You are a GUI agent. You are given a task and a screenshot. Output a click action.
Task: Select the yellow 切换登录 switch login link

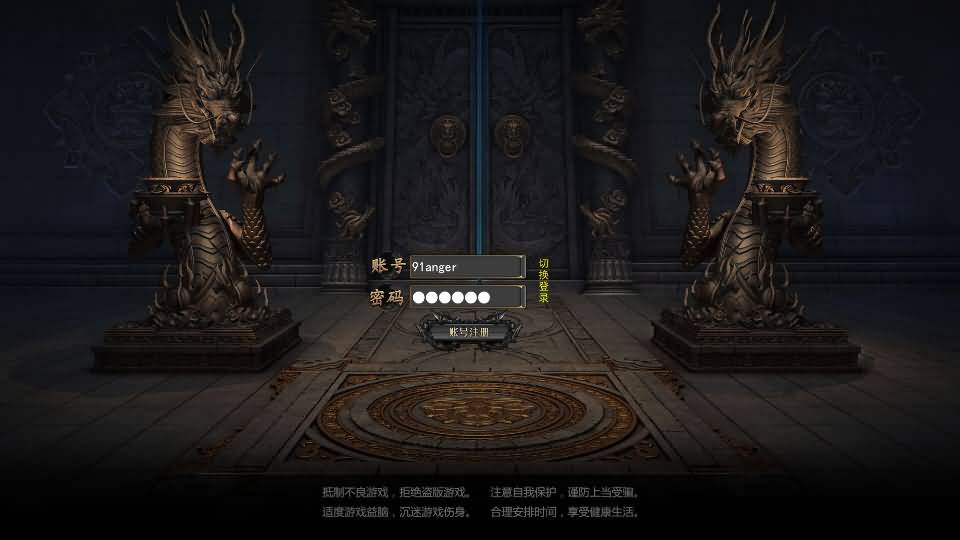click(544, 280)
